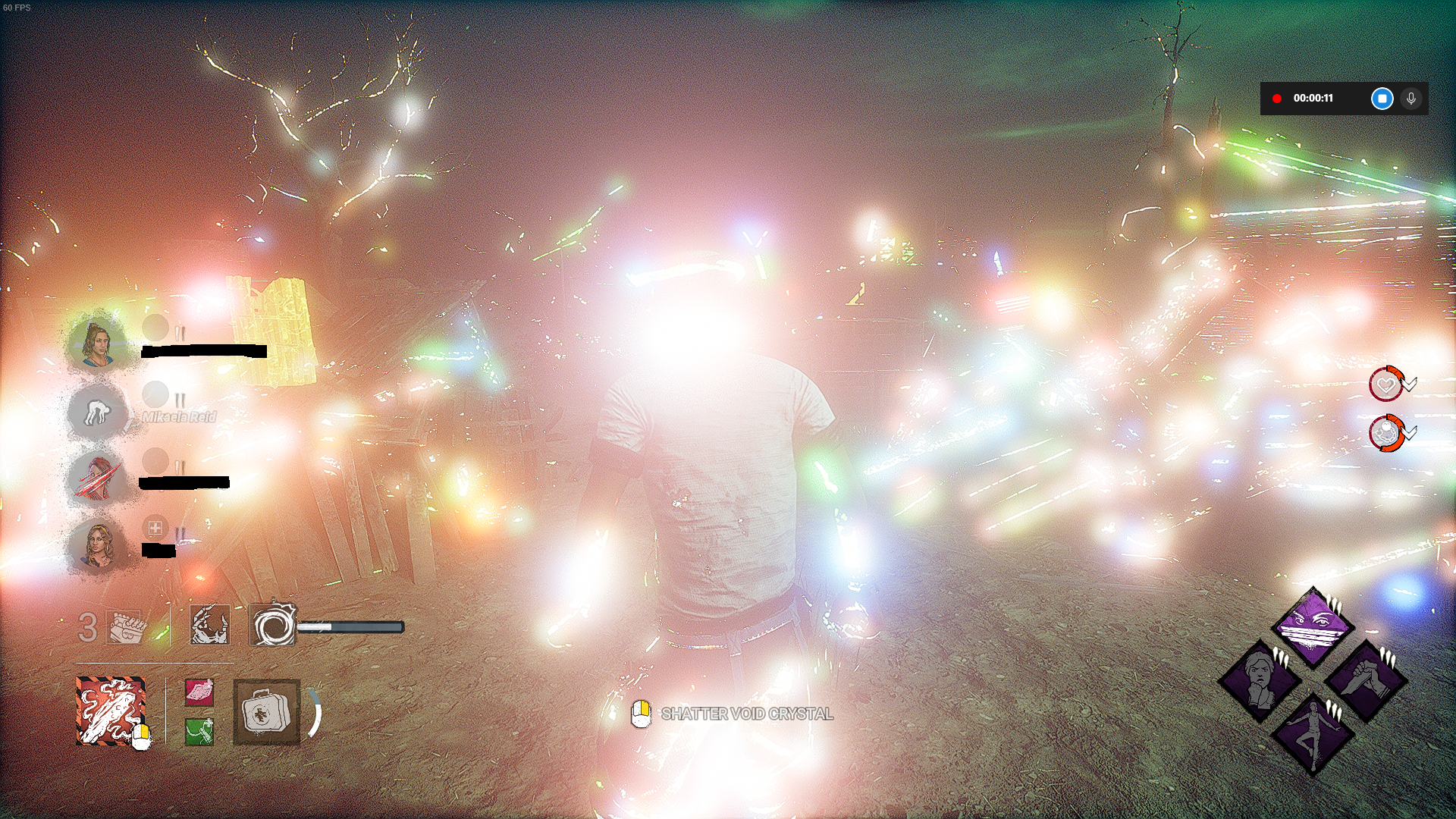Activate the Shatter Void Crystal prompt
The height and width of the screenshot is (819, 1456).
(747, 714)
